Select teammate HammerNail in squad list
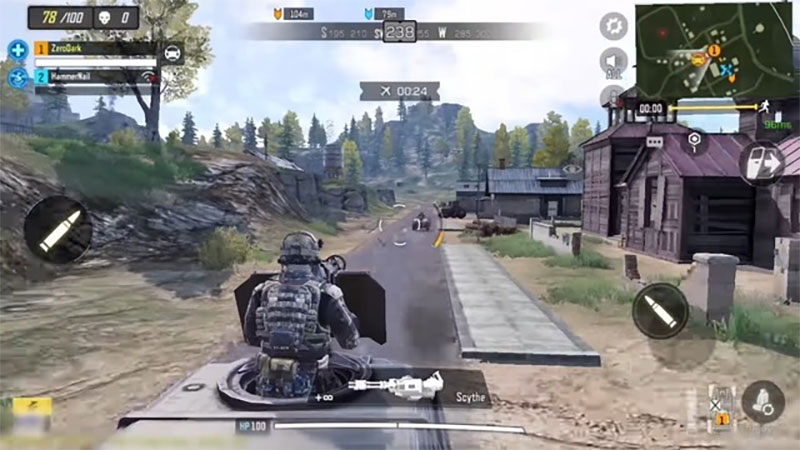 click(95, 76)
